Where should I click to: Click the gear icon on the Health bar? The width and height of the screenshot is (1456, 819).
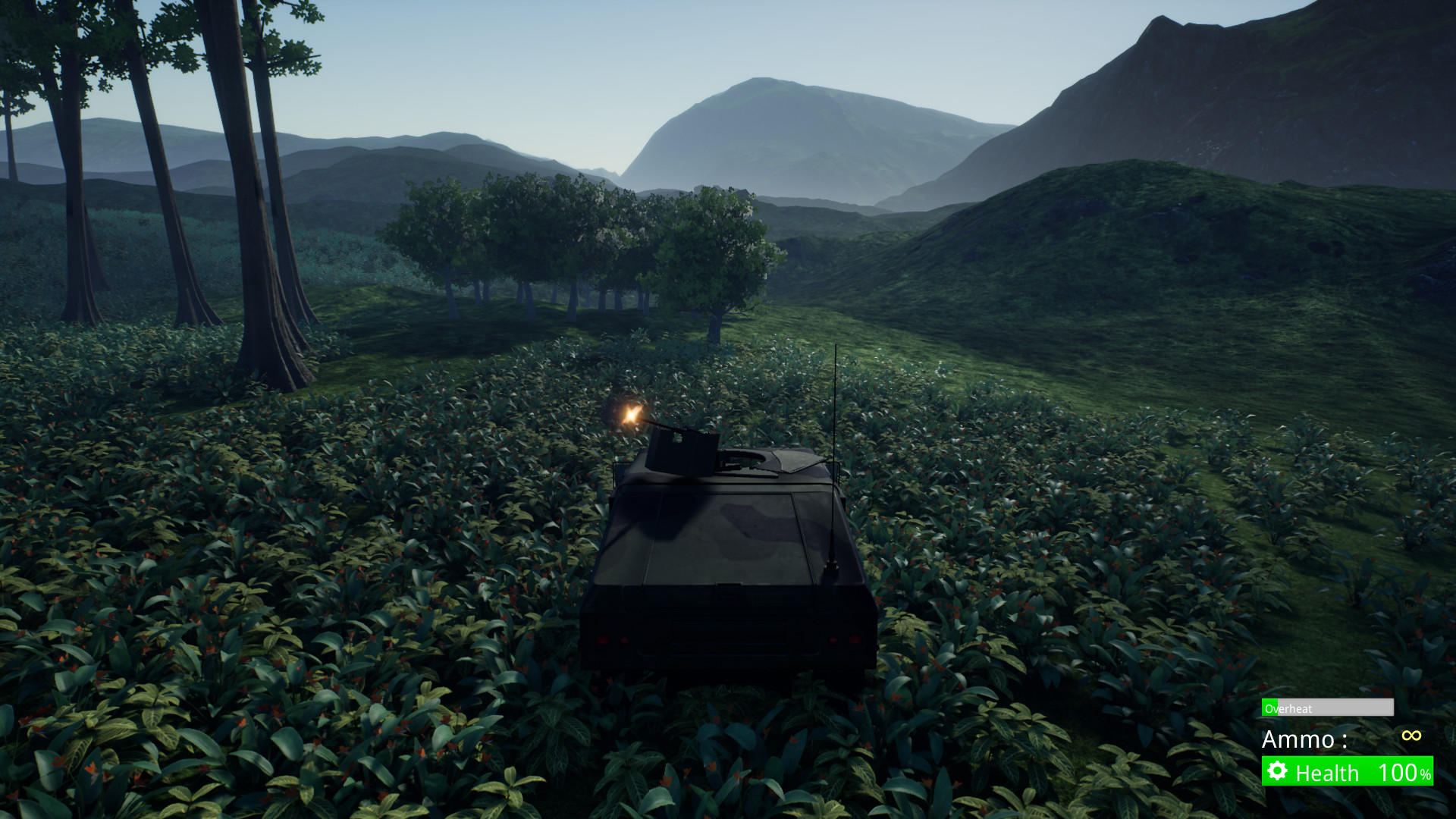click(1277, 770)
